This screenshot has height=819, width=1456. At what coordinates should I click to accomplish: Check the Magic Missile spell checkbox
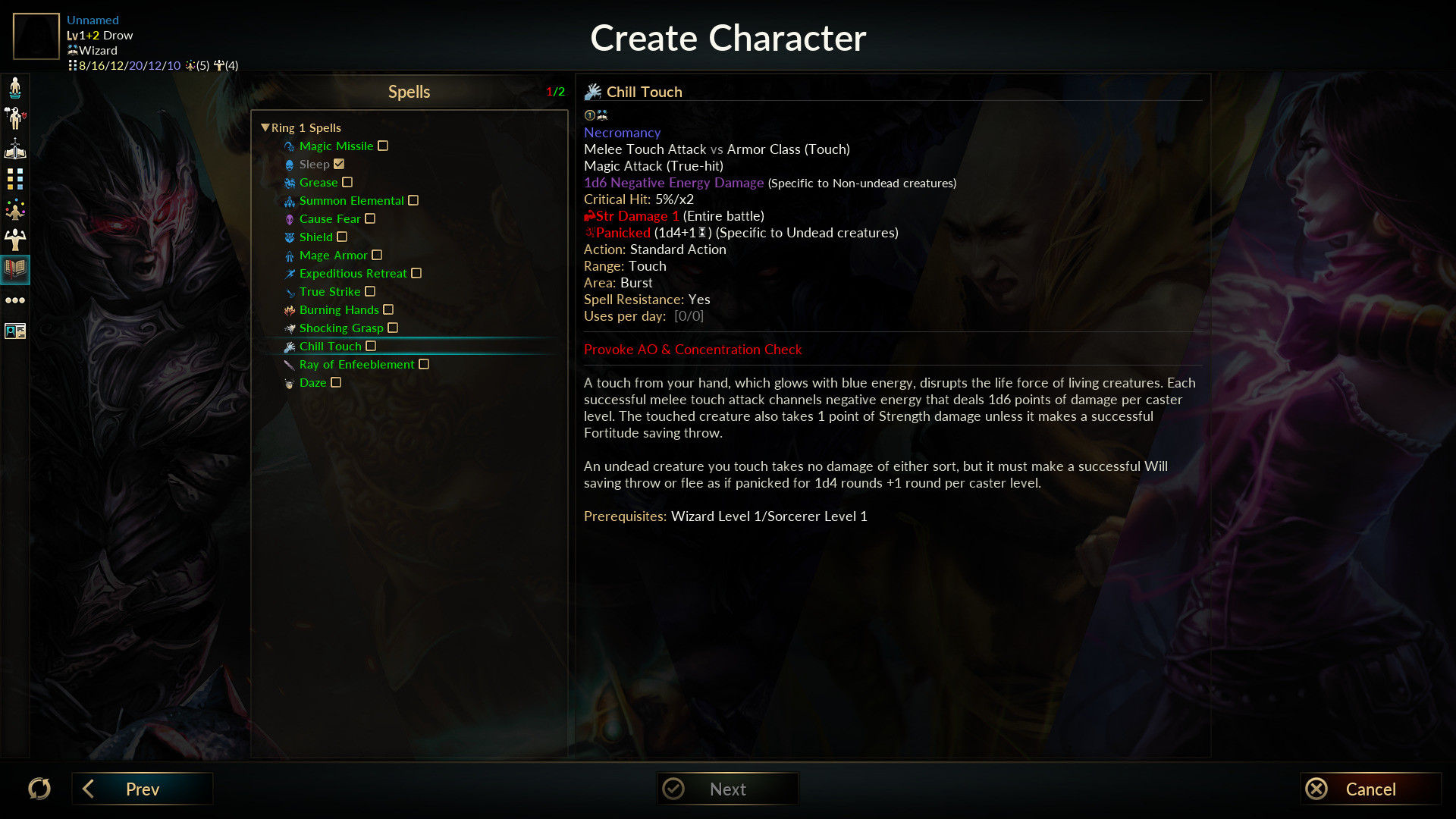pos(383,146)
